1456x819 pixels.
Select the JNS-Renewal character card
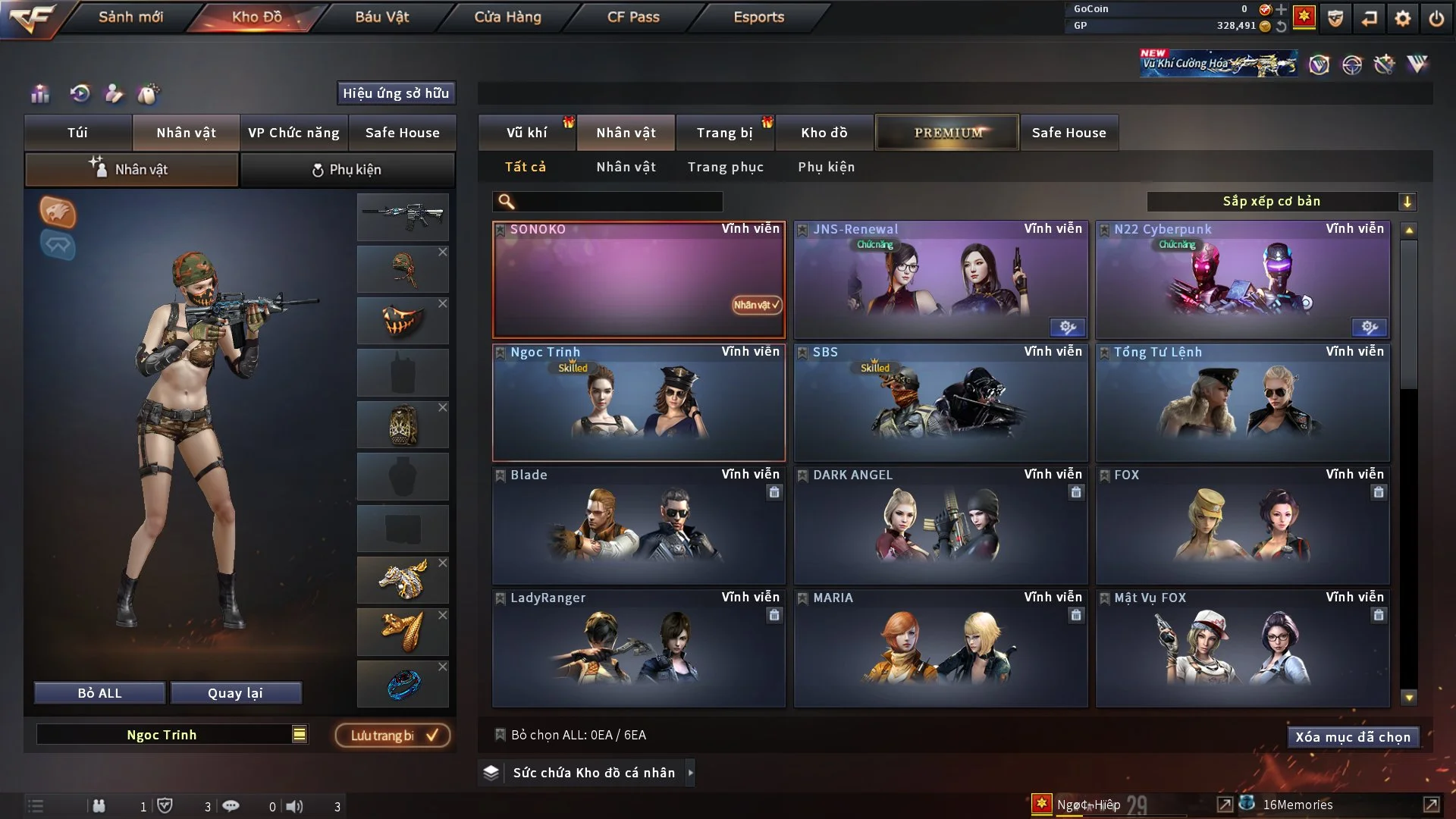click(x=940, y=281)
